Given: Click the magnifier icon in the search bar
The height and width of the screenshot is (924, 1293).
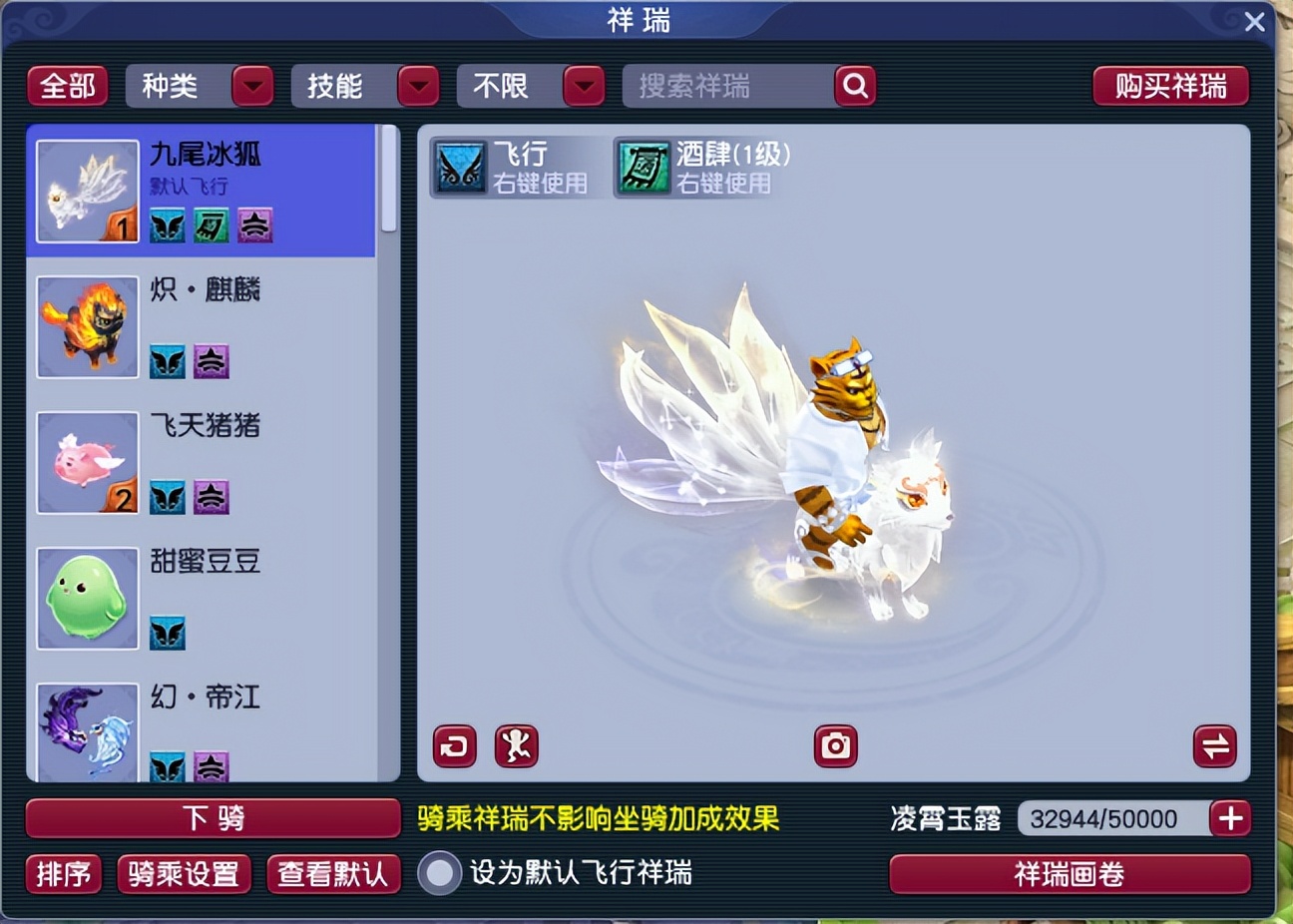Looking at the screenshot, I should pos(854,86).
